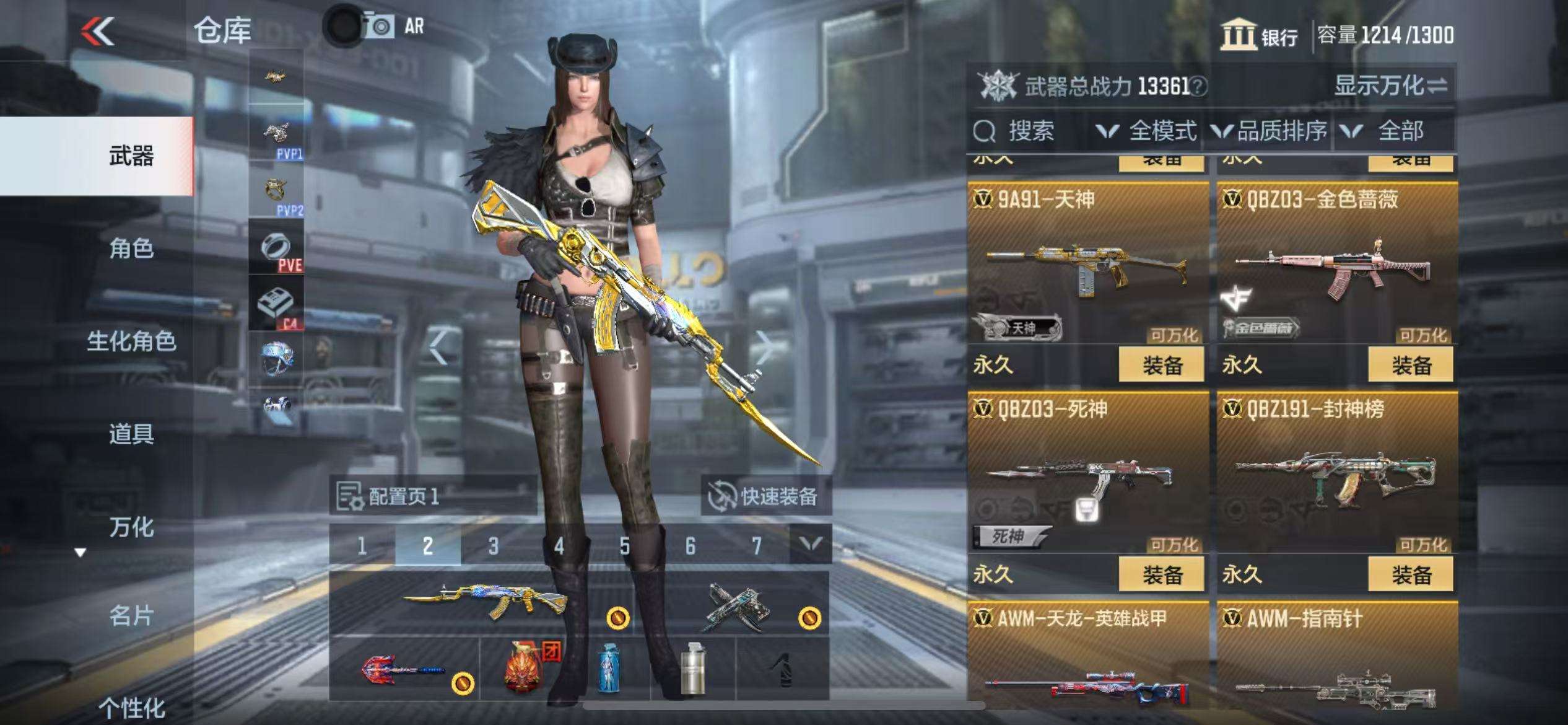The height and width of the screenshot is (725, 1568).
Task: Equip the 9A91-天神 weapon
Action: 1161,365
